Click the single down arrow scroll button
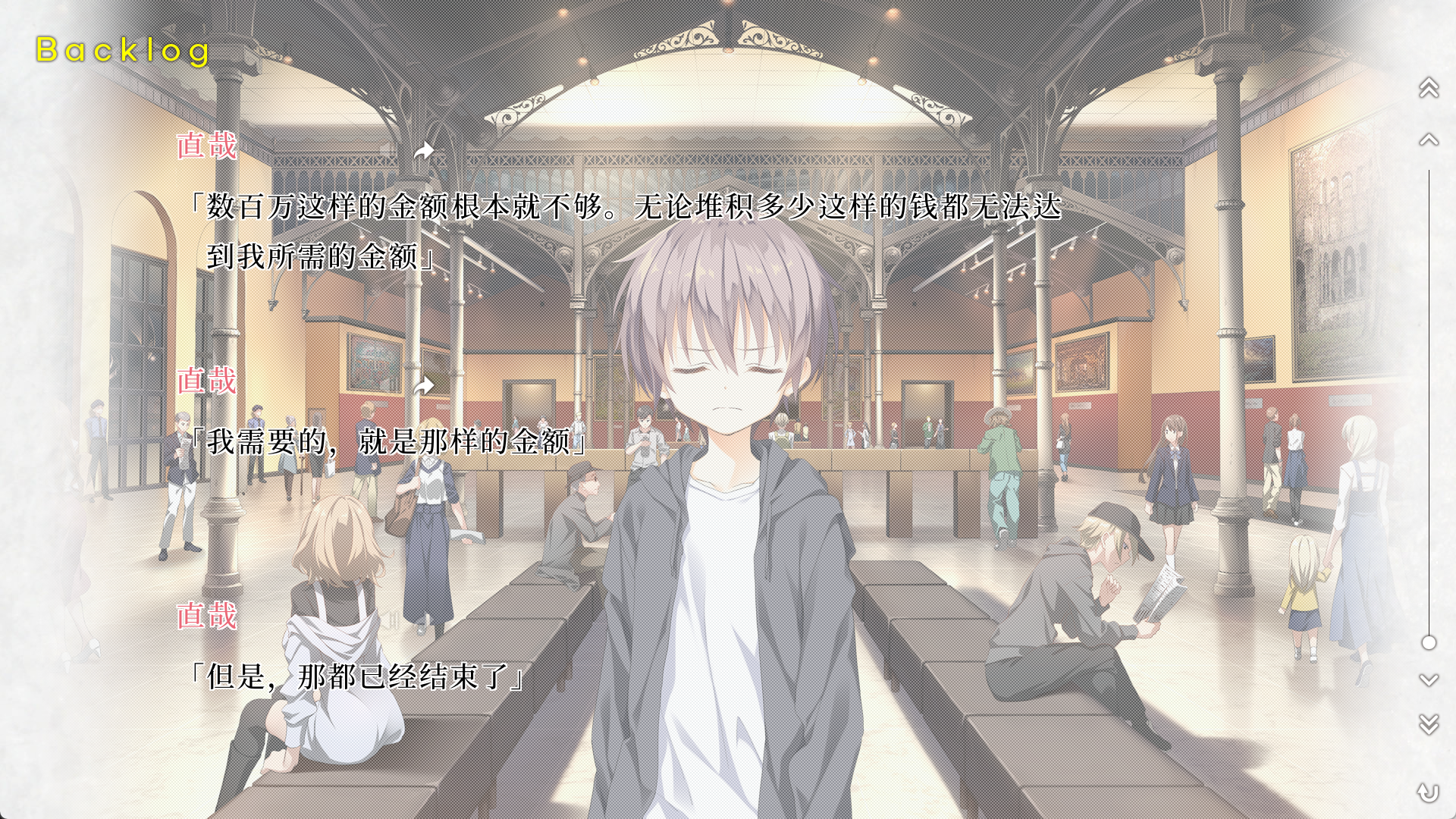 [x=1429, y=680]
